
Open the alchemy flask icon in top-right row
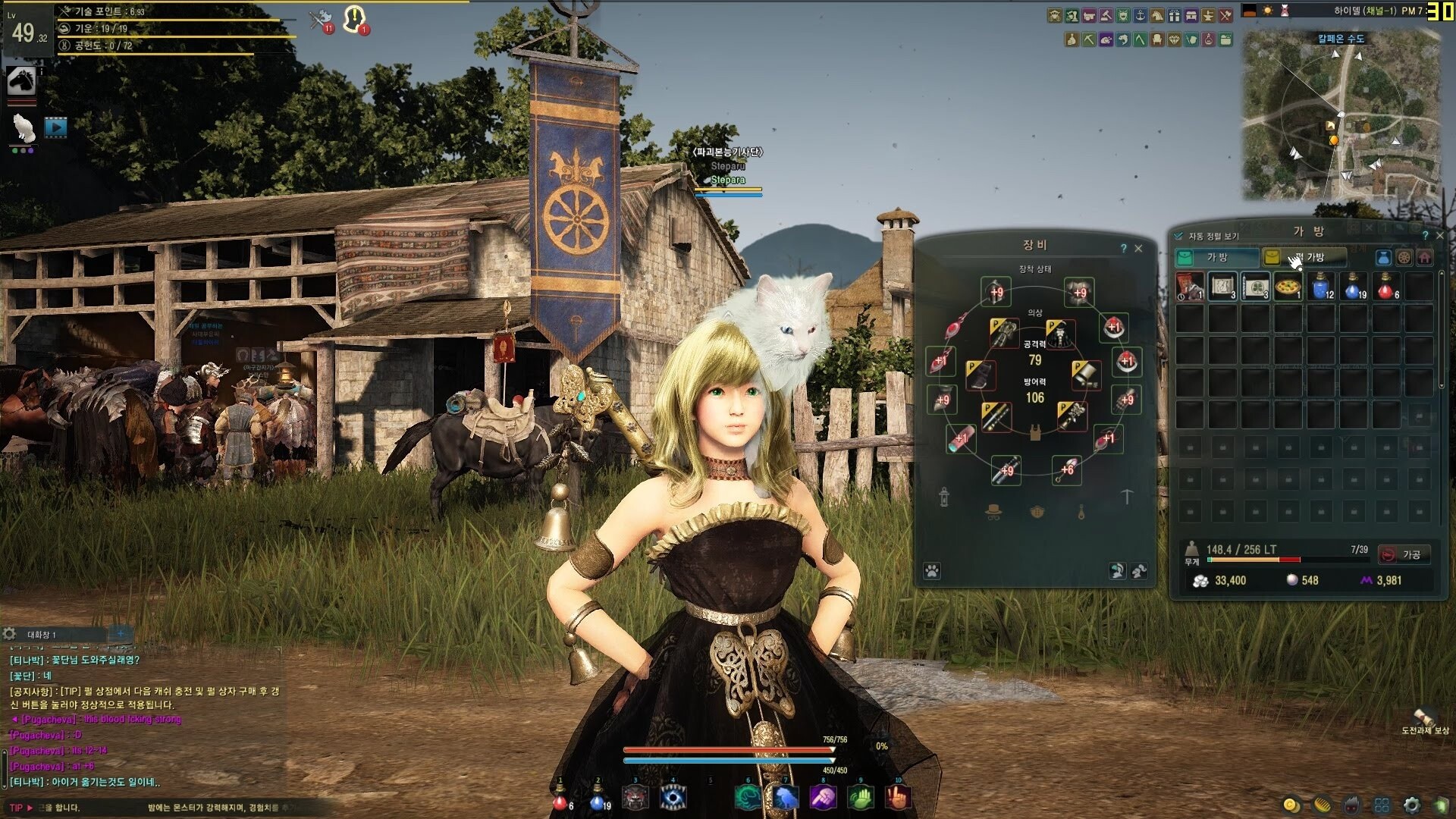pos(1209,39)
